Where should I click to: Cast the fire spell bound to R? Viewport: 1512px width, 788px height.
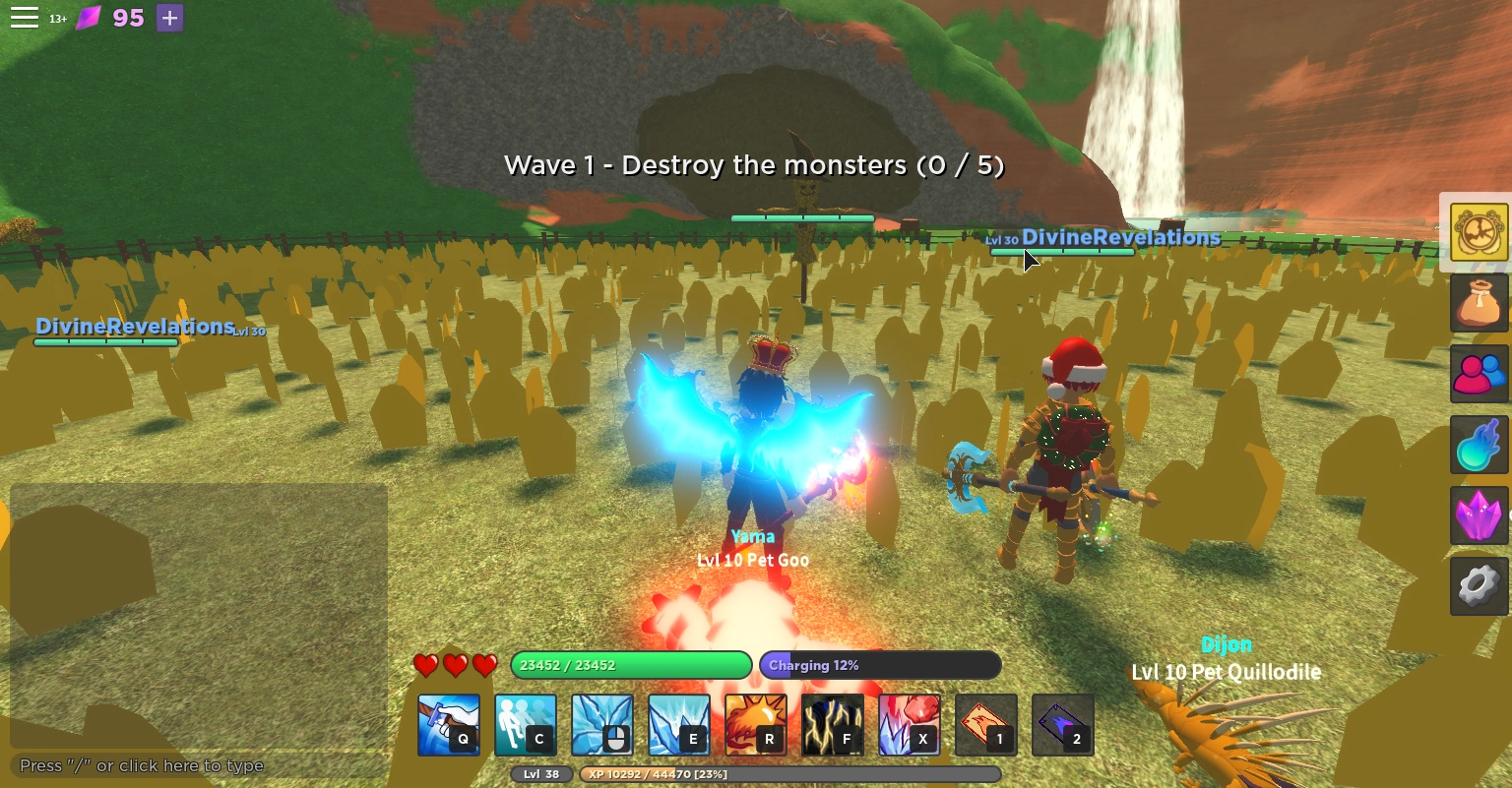(x=756, y=724)
